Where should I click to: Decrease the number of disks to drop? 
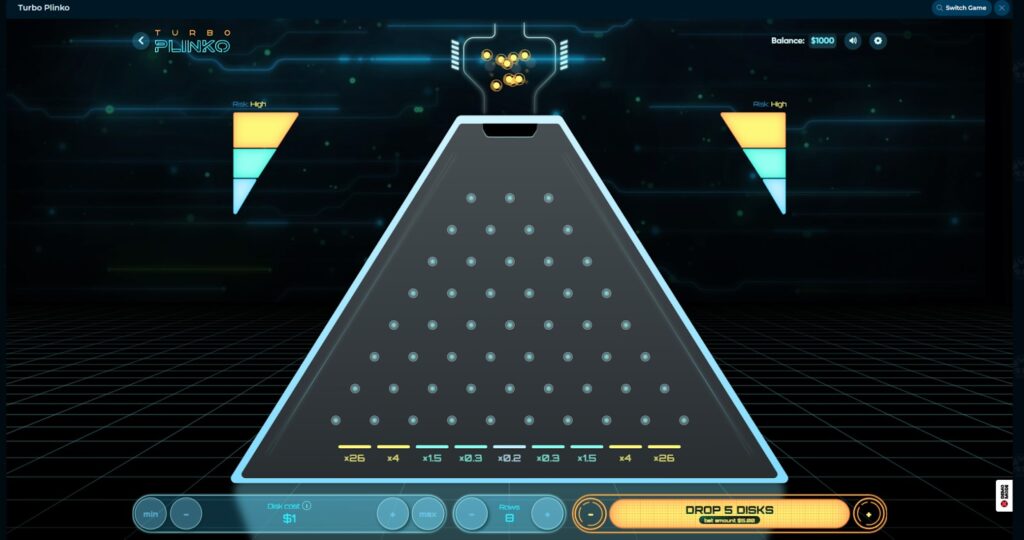coord(592,514)
